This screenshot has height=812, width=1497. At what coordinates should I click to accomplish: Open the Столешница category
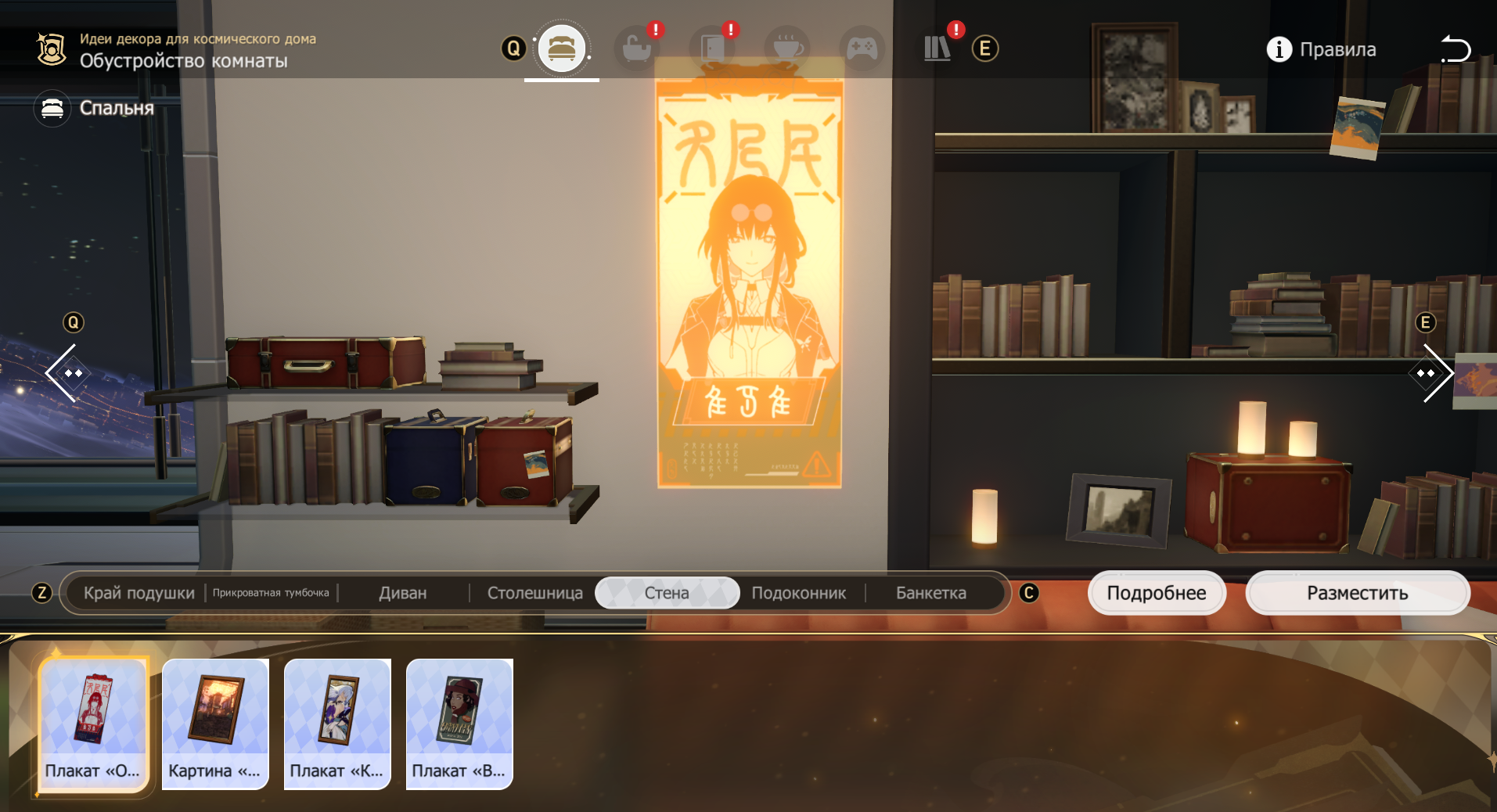pos(534,593)
